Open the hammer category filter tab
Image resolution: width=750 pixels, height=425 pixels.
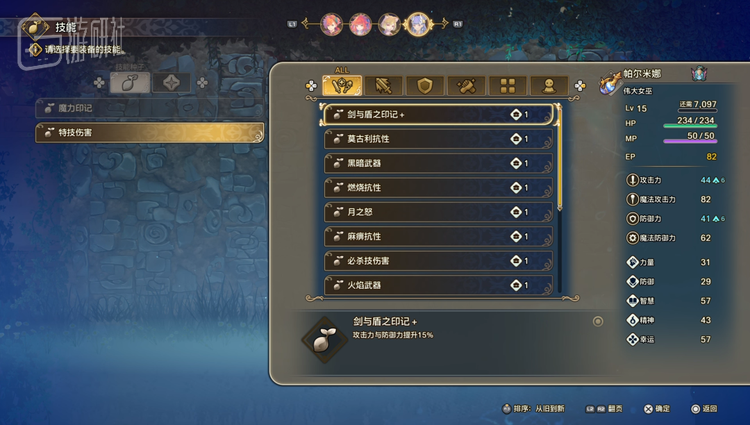click(466, 86)
